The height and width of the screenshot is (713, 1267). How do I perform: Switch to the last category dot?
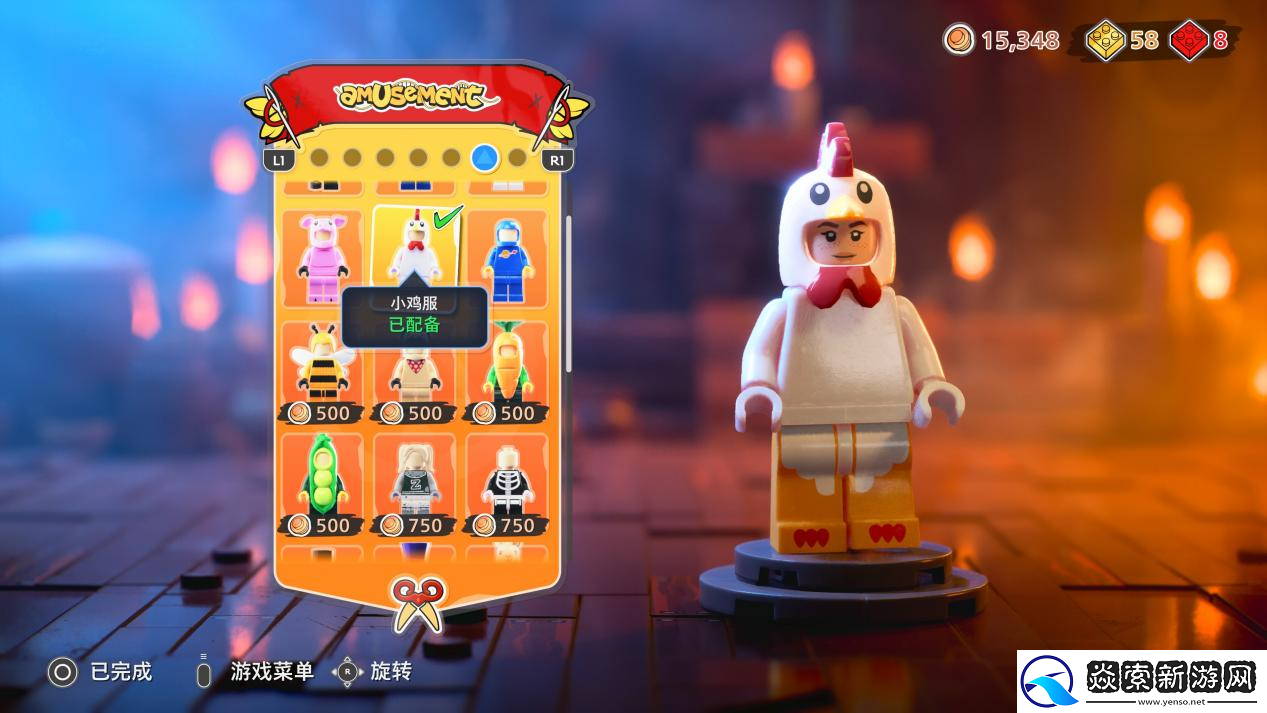point(517,157)
